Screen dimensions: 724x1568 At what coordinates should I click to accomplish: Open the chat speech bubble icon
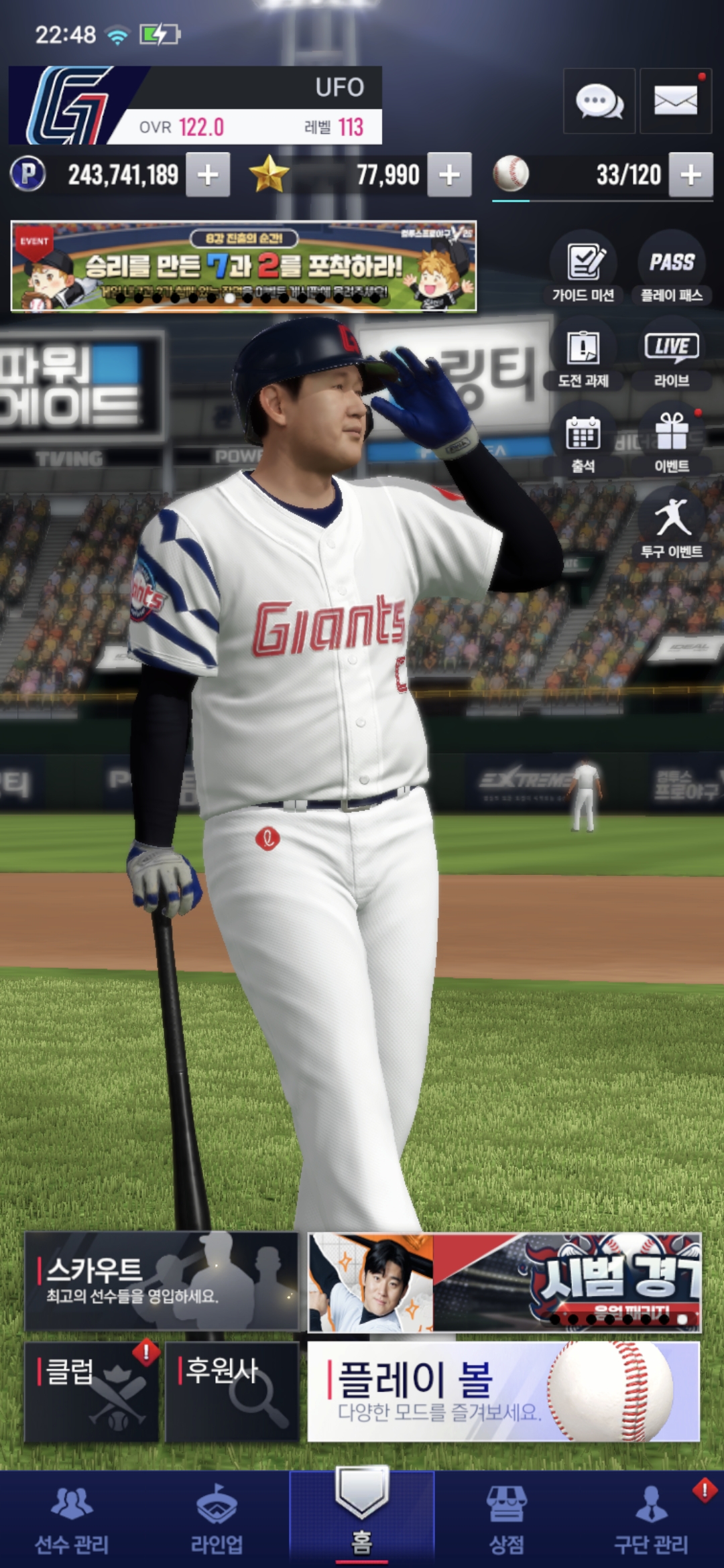click(599, 102)
